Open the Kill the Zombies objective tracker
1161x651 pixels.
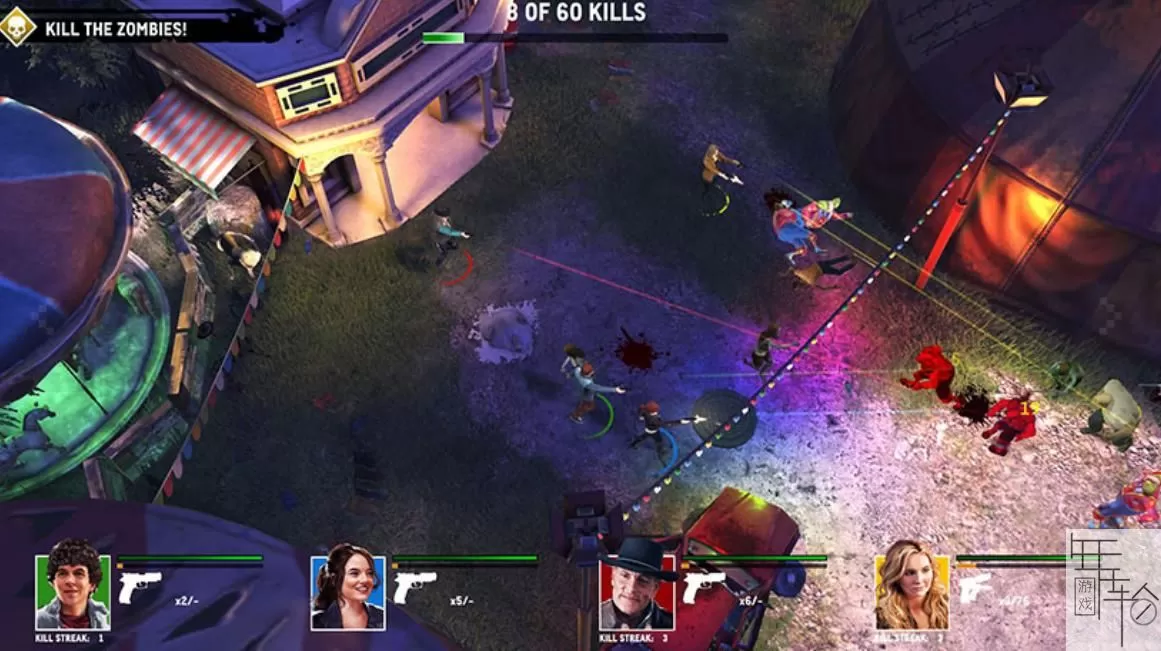point(115,28)
